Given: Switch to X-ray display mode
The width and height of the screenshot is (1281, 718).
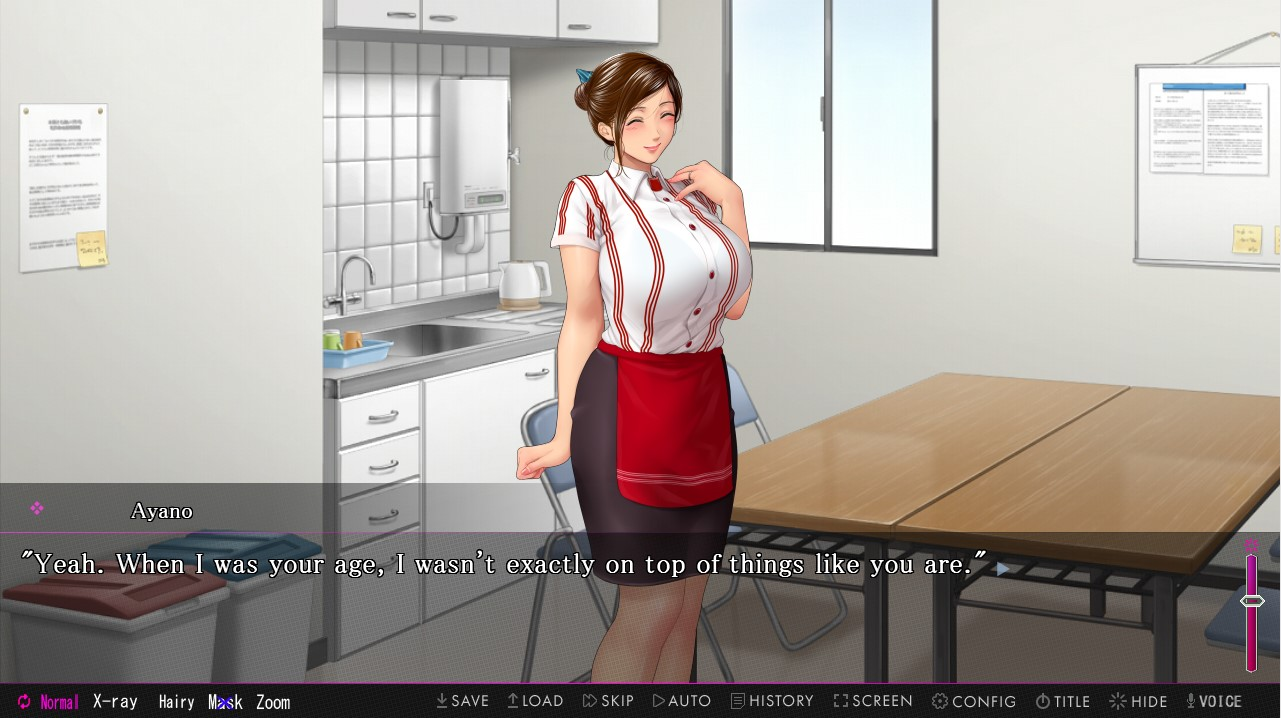Looking at the screenshot, I should (115, 702).
